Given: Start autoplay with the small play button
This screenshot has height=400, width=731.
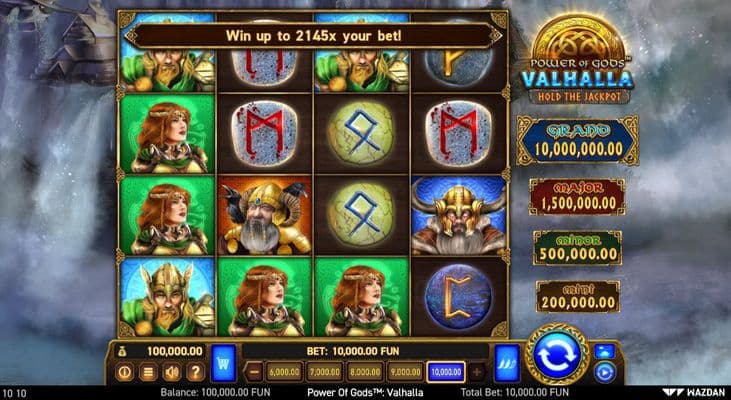Looking at the screenshot, I should tap(602, 371).
